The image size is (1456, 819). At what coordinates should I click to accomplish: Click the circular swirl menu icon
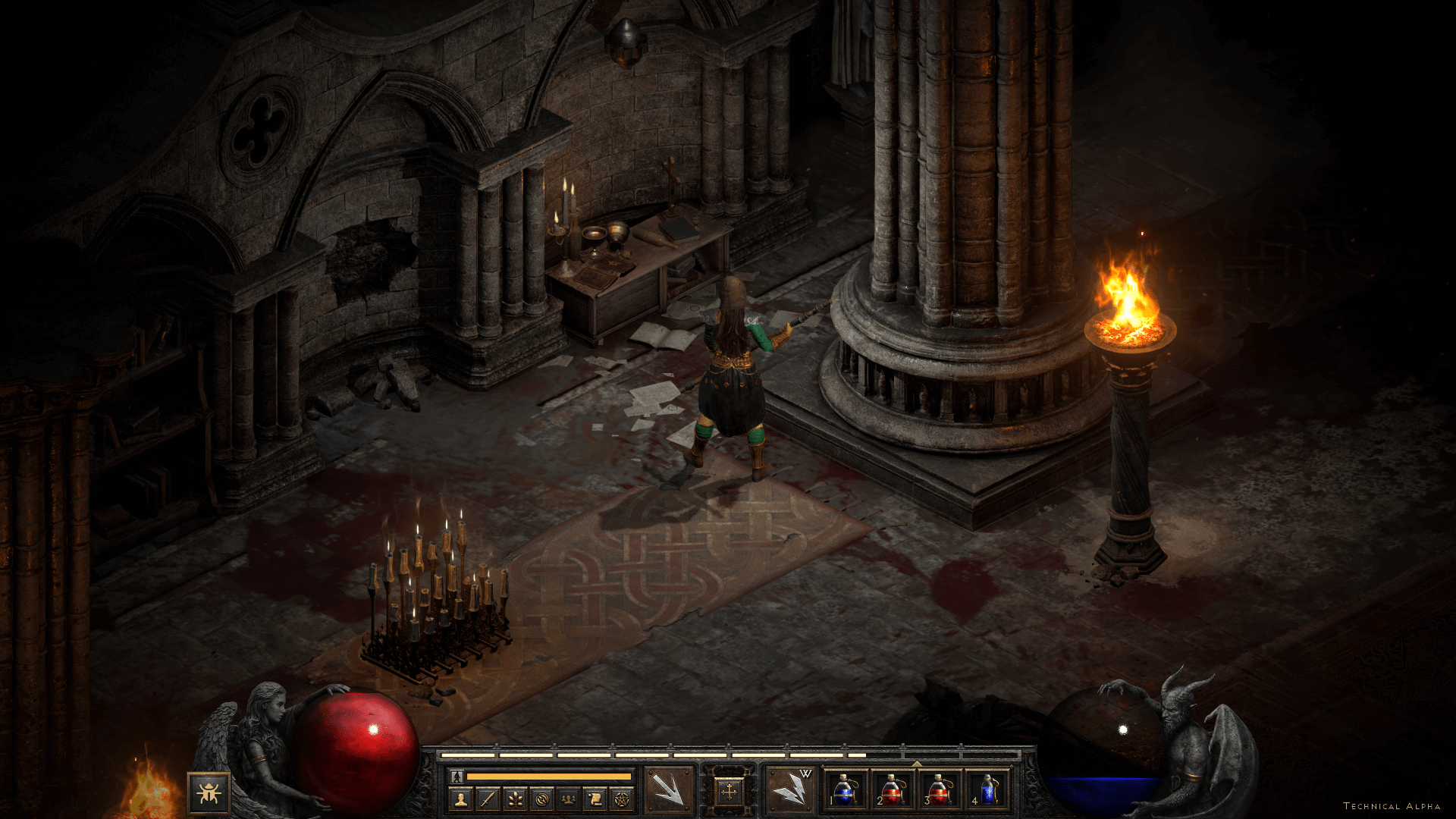coord(541,799)
